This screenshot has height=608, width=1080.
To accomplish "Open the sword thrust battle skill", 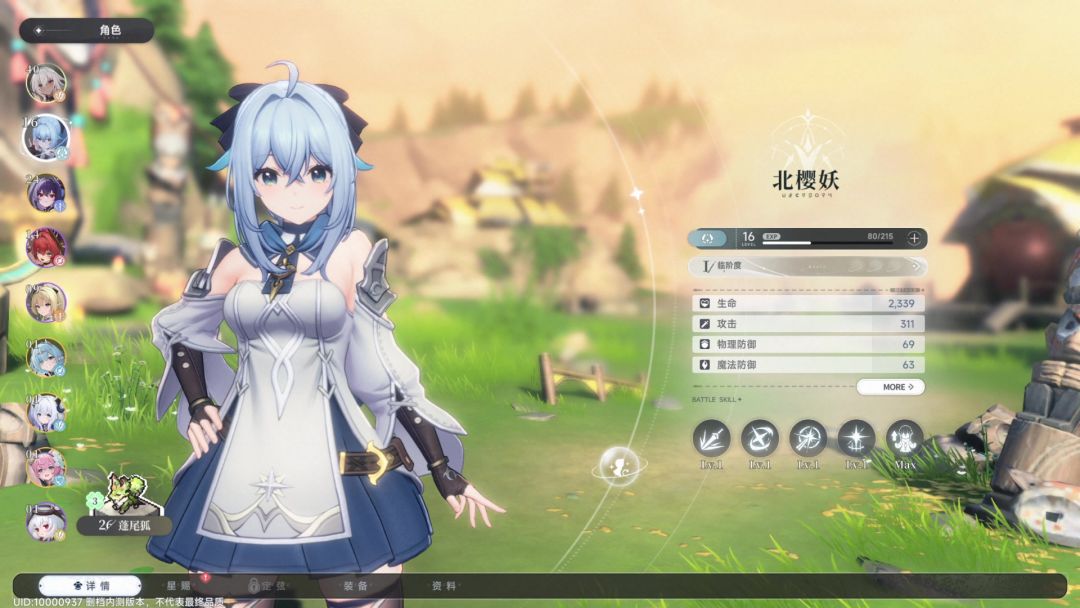I will point(712,438).
